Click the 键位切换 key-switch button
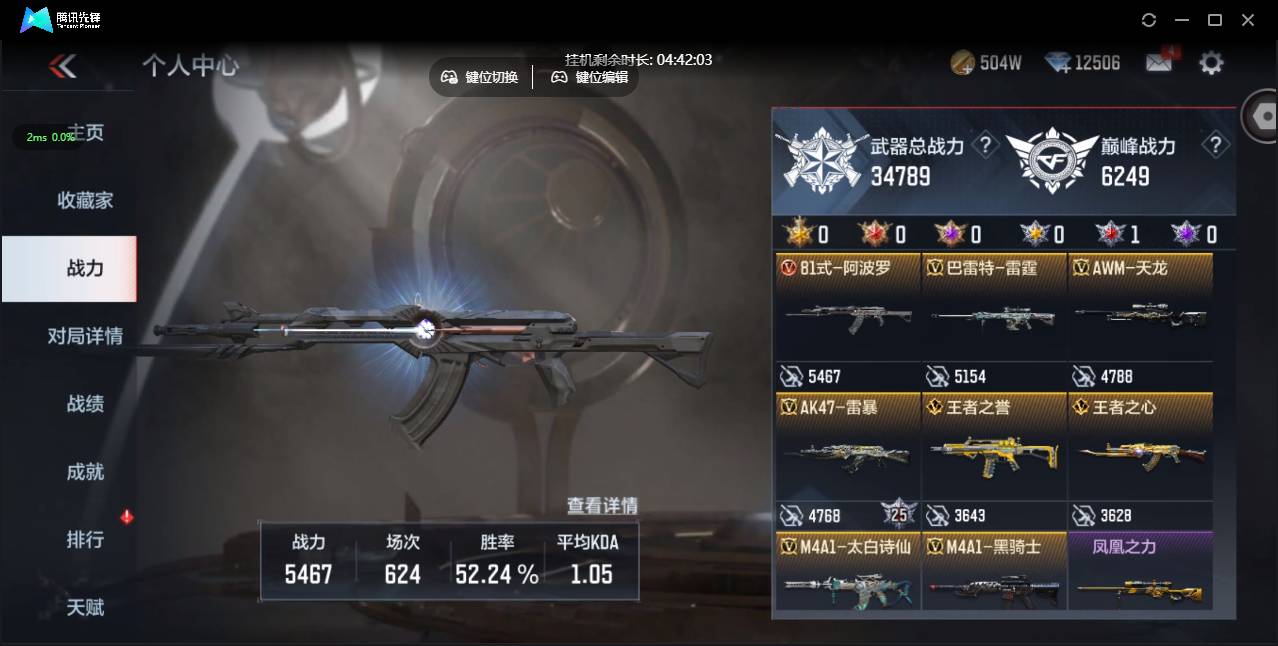 [481, 77]
